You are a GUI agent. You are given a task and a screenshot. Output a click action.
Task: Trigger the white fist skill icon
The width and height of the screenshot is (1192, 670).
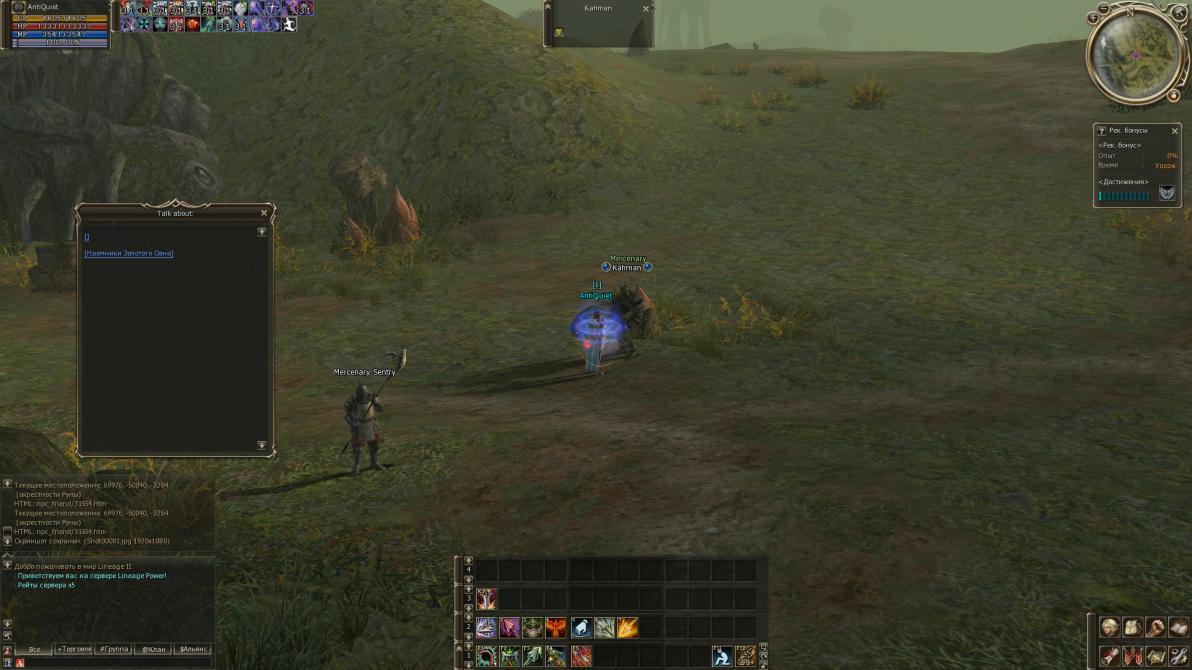click(x=580, y=627)
